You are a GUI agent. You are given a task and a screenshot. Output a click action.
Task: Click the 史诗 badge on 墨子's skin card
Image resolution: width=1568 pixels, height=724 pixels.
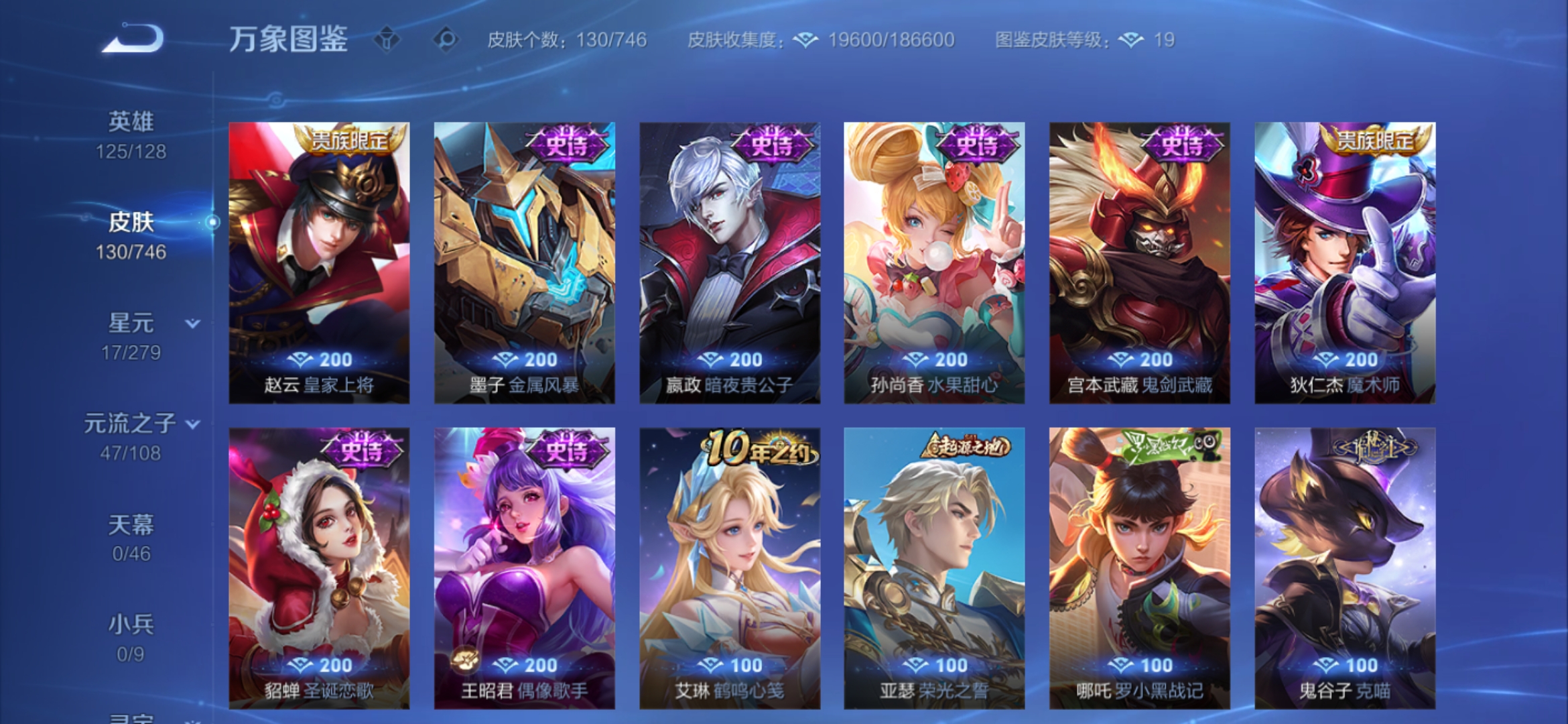click(x=566, y=145)
